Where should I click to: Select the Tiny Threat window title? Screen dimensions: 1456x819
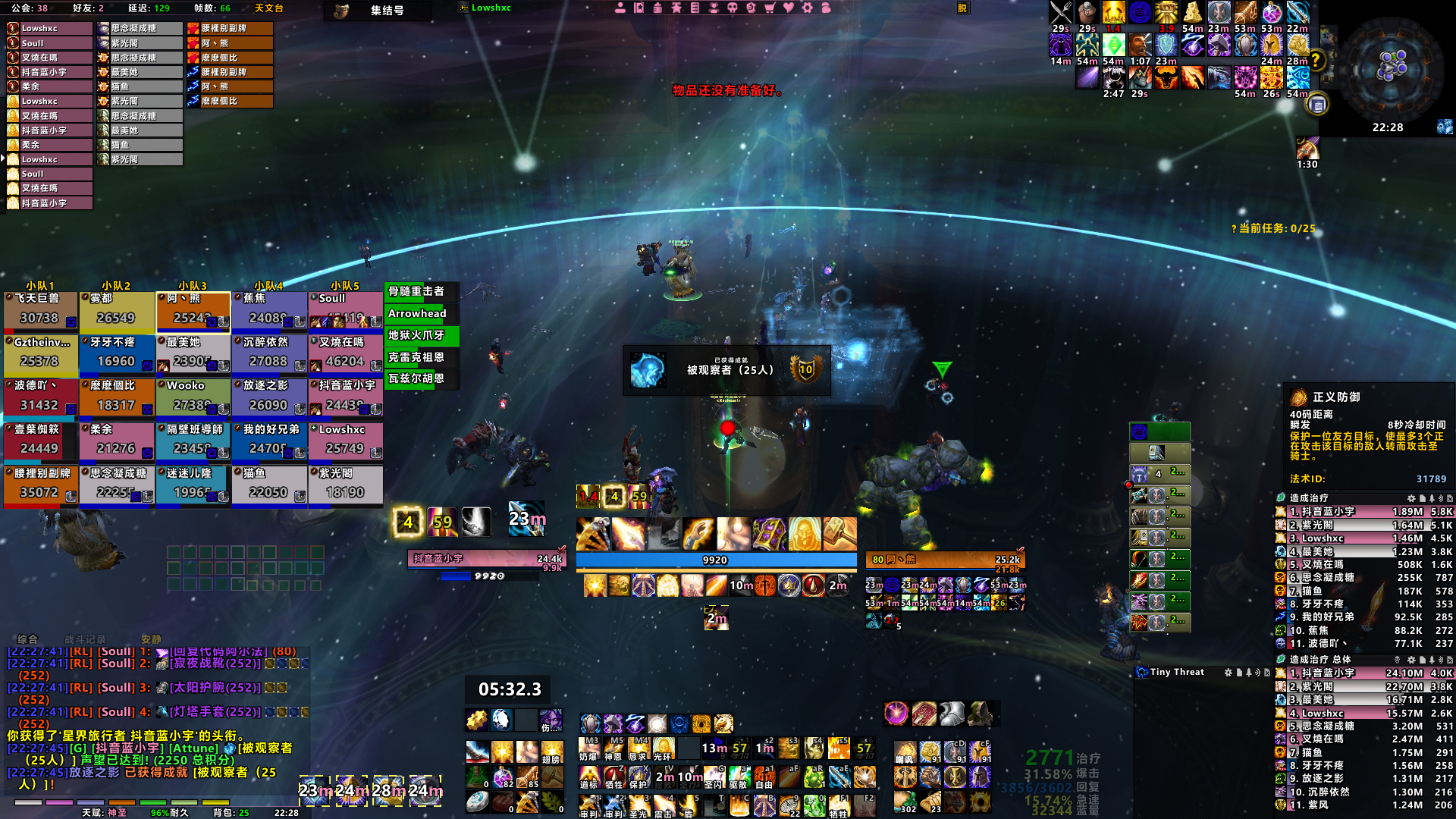1176,672
